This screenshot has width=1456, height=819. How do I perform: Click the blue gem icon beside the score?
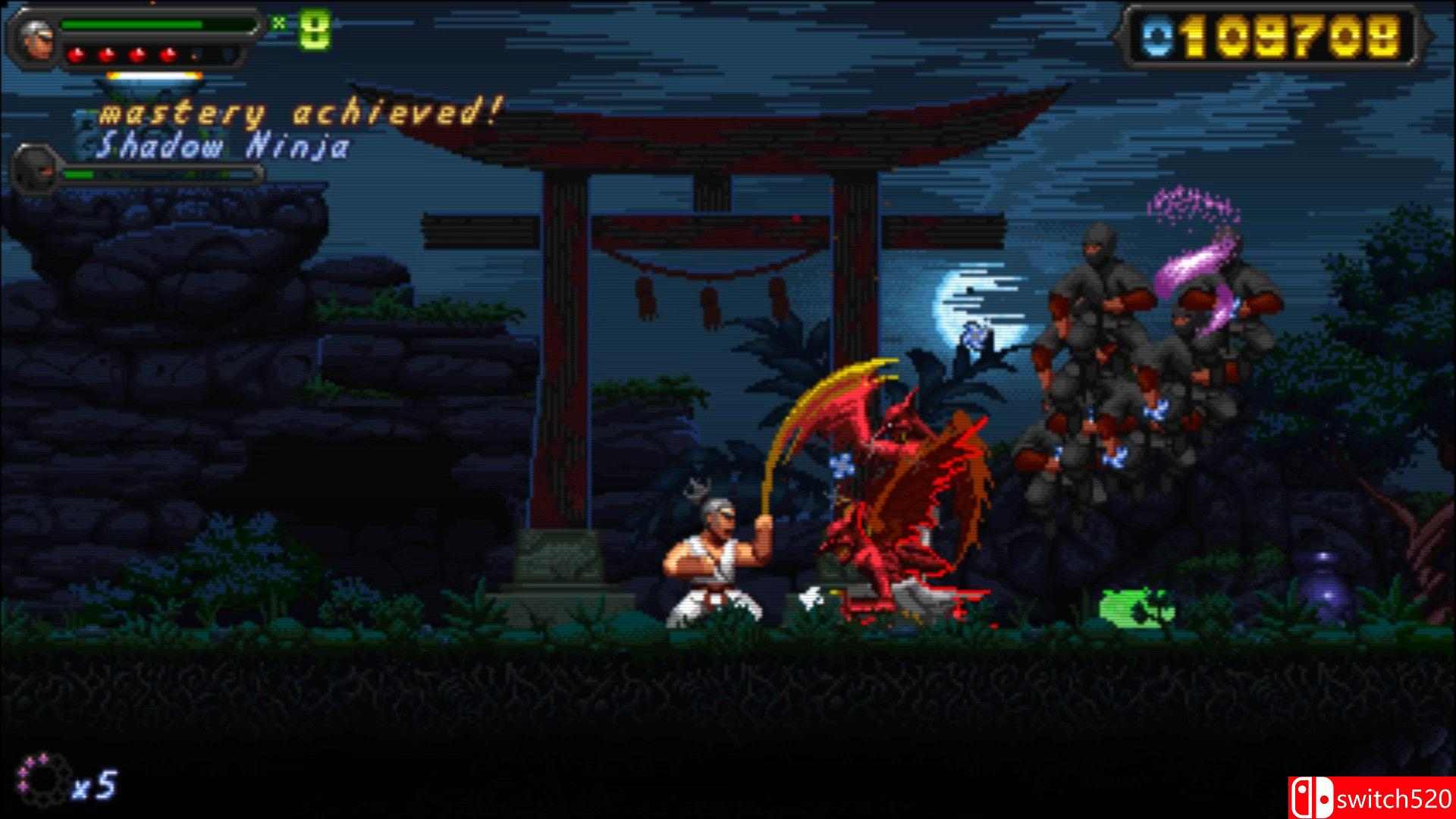(1156, 36)
